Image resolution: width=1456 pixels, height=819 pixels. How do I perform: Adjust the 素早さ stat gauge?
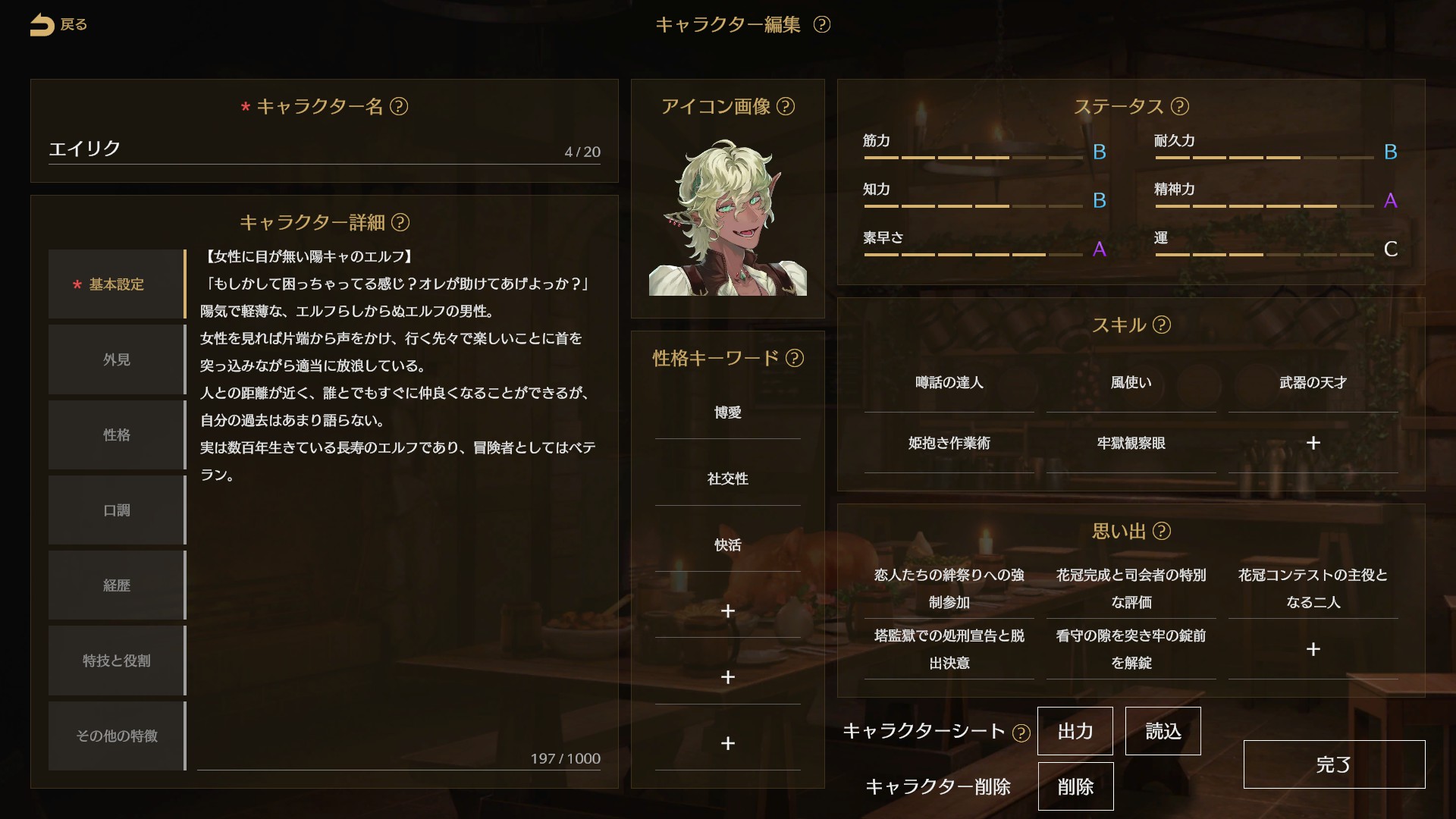pos(973,255)
